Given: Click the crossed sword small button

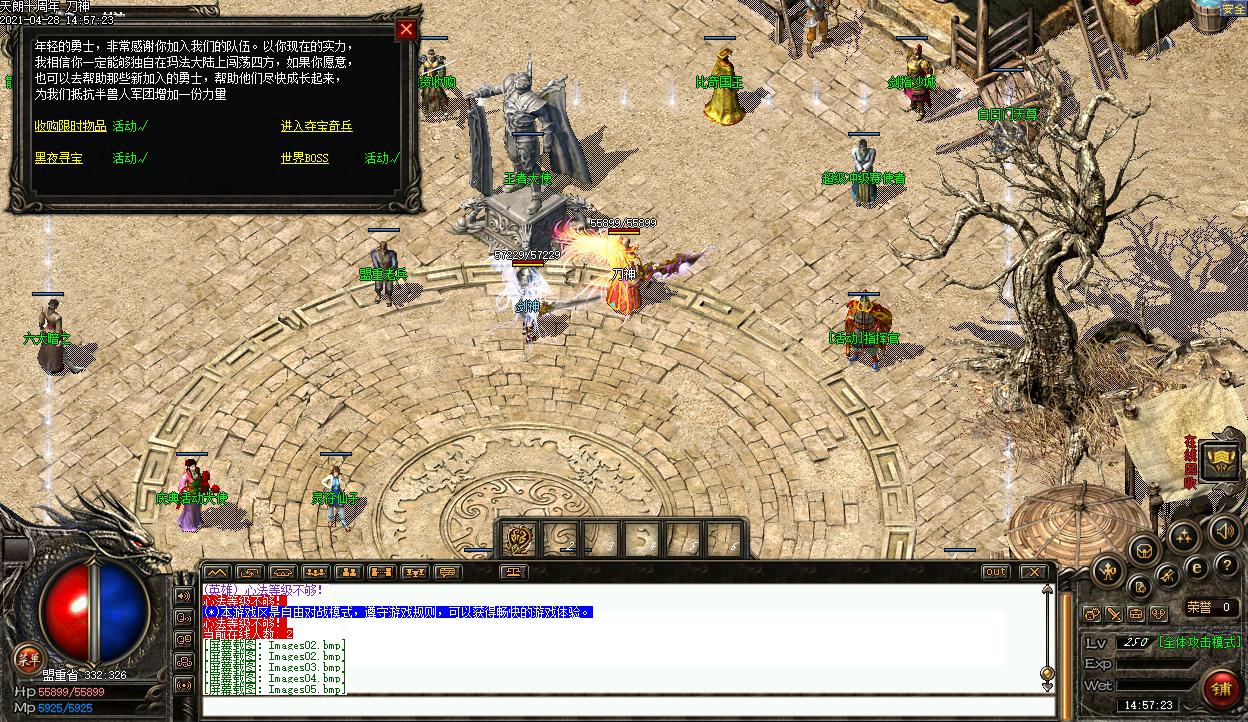Looking at the screenshot, I should (1113, 613).
